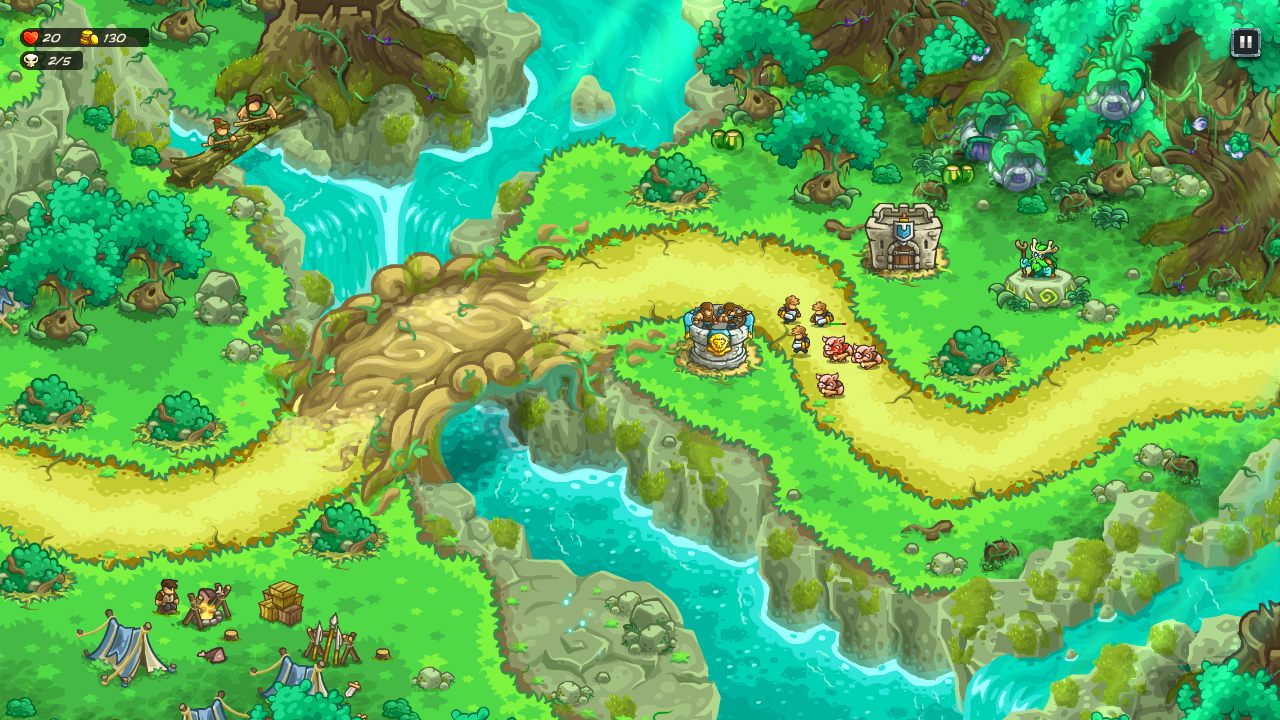Click the gold coins icon

[x=88, y=38]
